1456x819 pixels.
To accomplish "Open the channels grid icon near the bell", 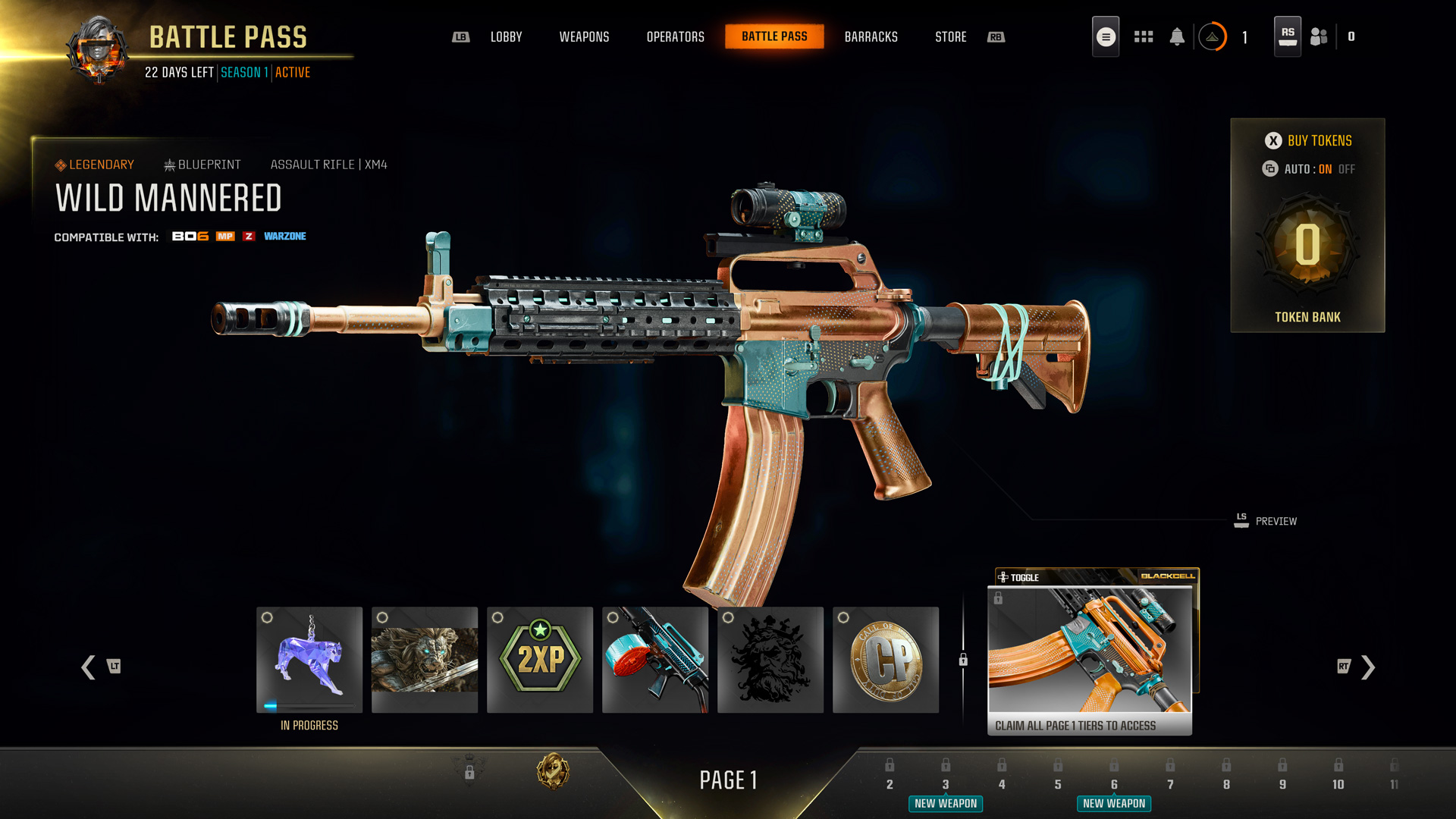I will [1143, 36].
